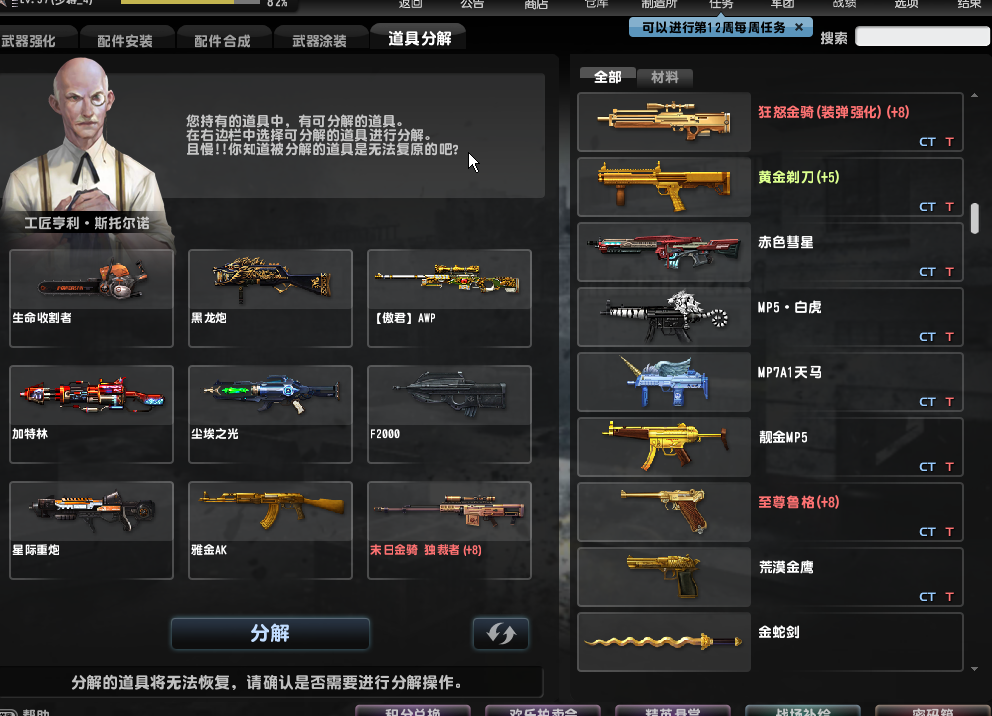Click the 分解 decompose button
The width and height of the screenshot is (992, 716).
pyautogui.click(x=270, y=634)
